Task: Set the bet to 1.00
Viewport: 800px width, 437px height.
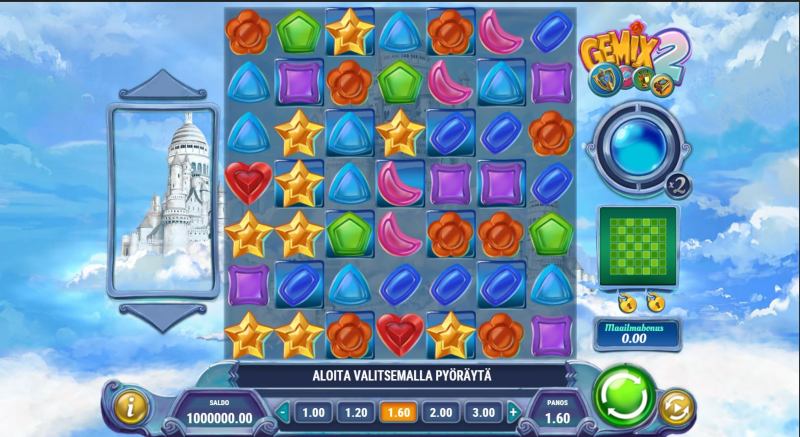Action: [313, 411]
